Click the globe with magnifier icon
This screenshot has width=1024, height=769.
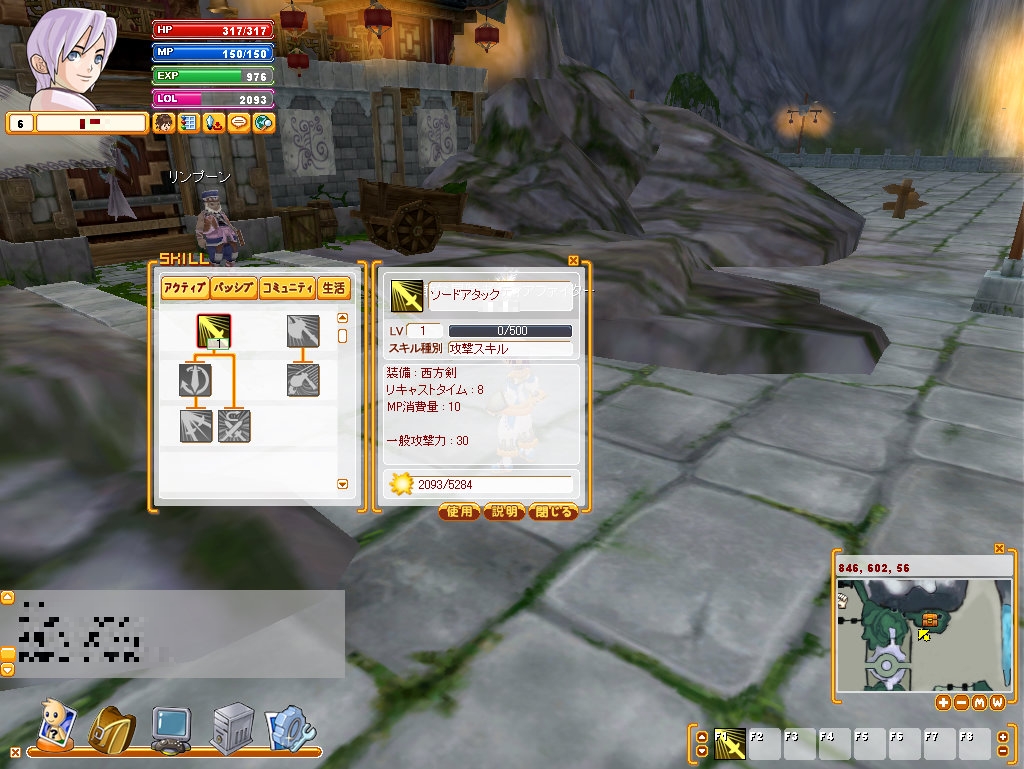coord(263,123)
